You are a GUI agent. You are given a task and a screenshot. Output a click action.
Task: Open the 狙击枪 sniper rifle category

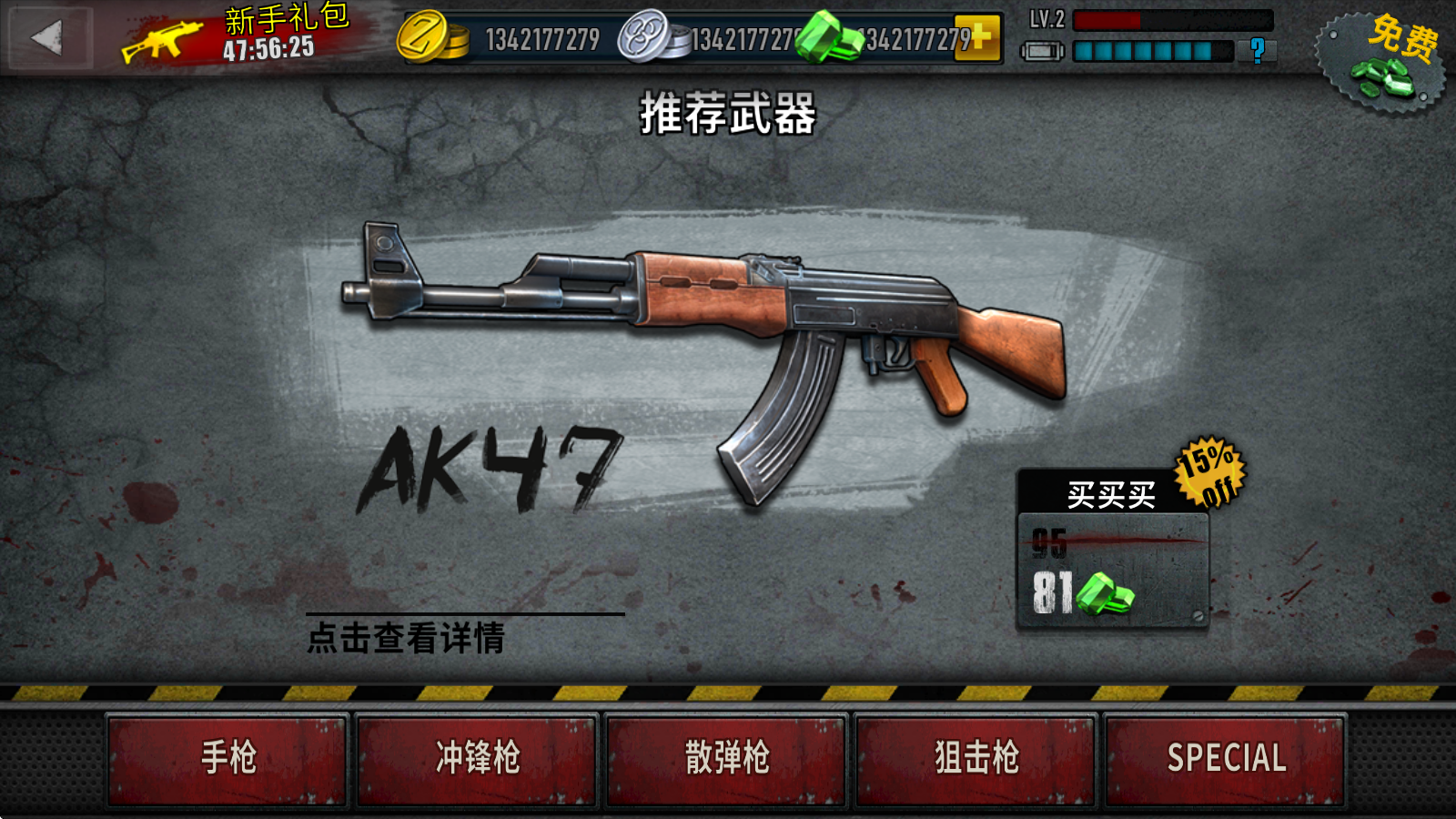coord(973,756)
